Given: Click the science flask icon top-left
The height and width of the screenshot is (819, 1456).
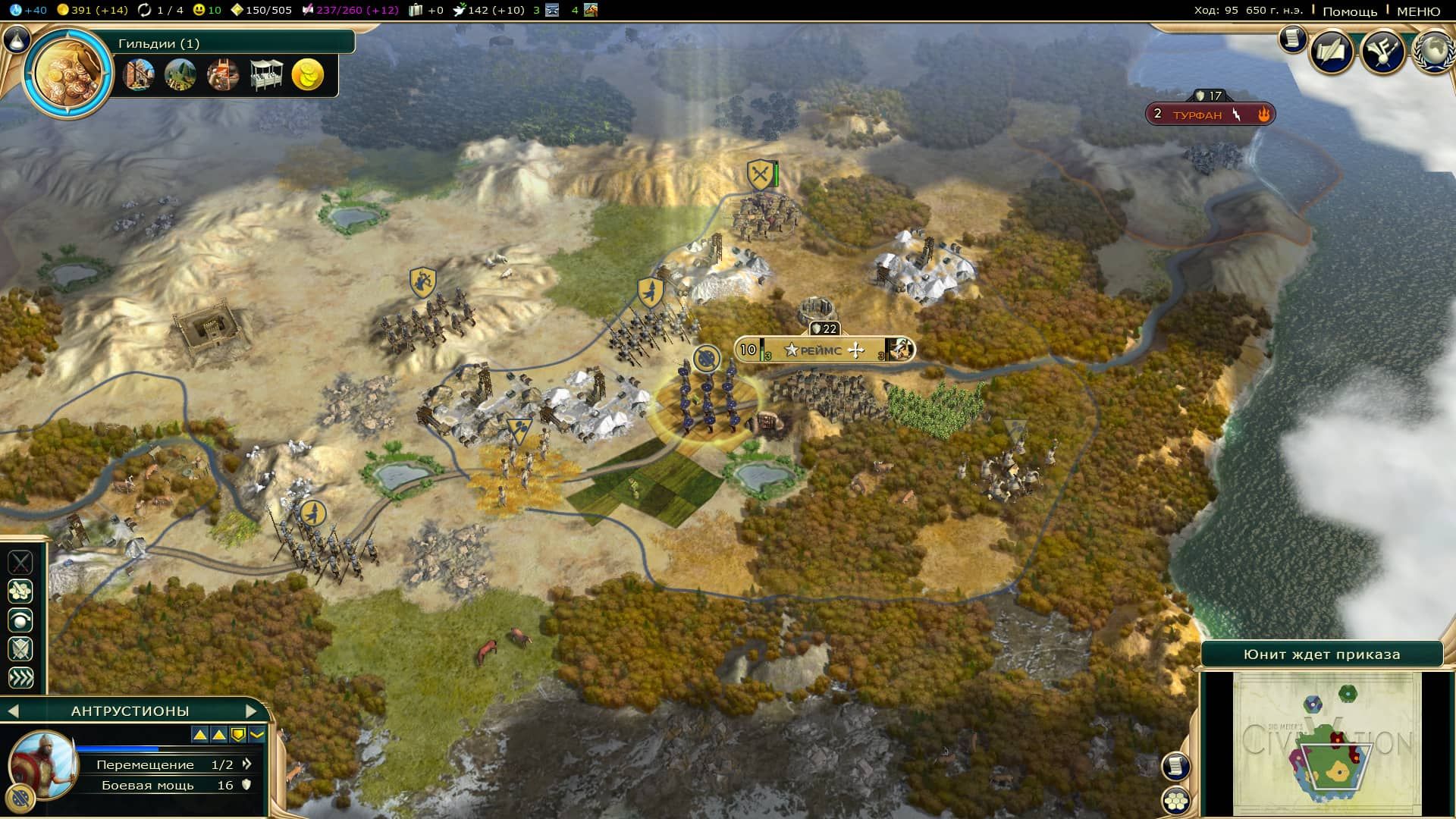Looking at the screenshot, I should click(15, 11).
